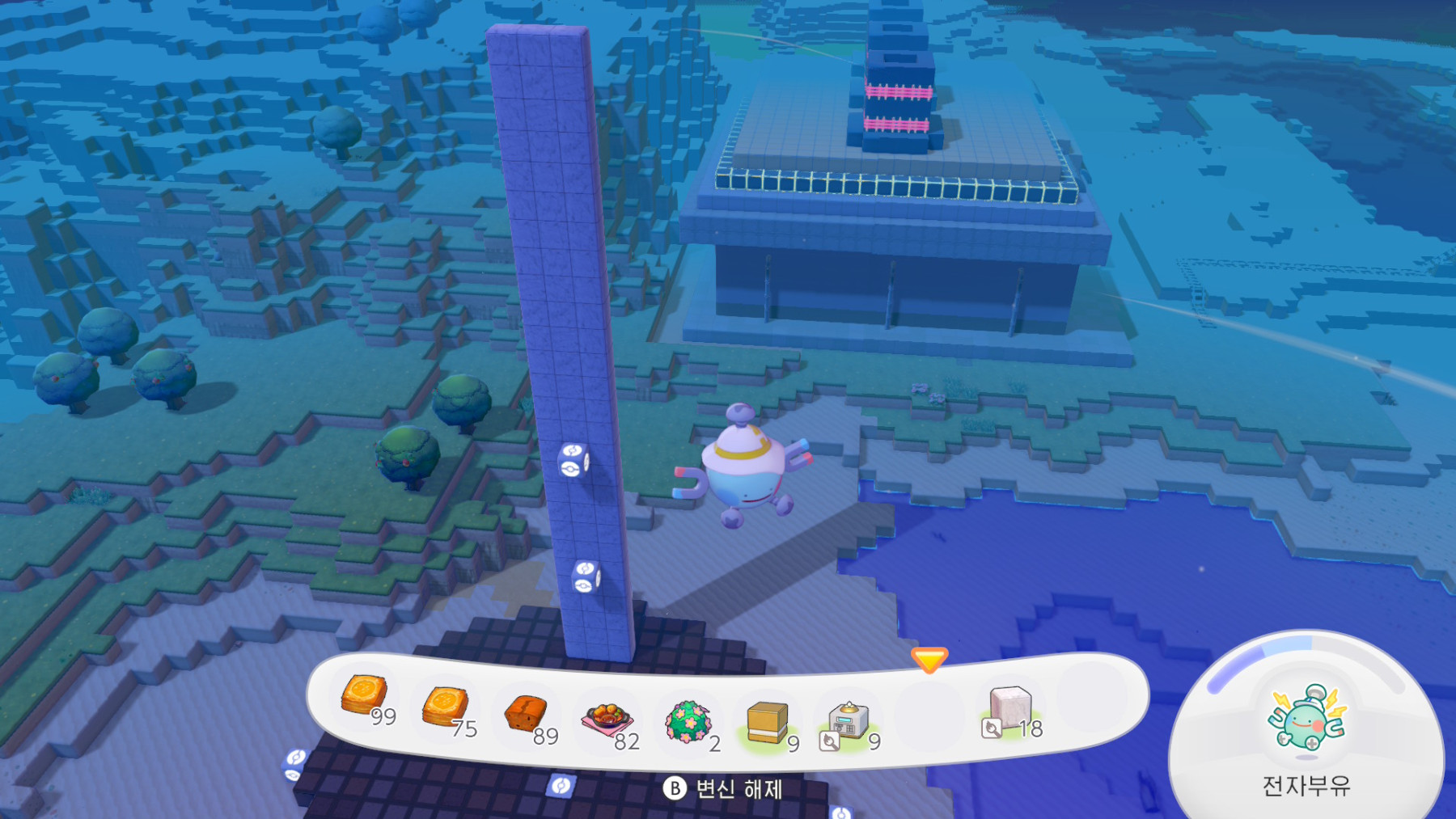Activate the 전자부유 transformation ability icon
The height and width of the screenshot is (819, 1456).
1306,717
